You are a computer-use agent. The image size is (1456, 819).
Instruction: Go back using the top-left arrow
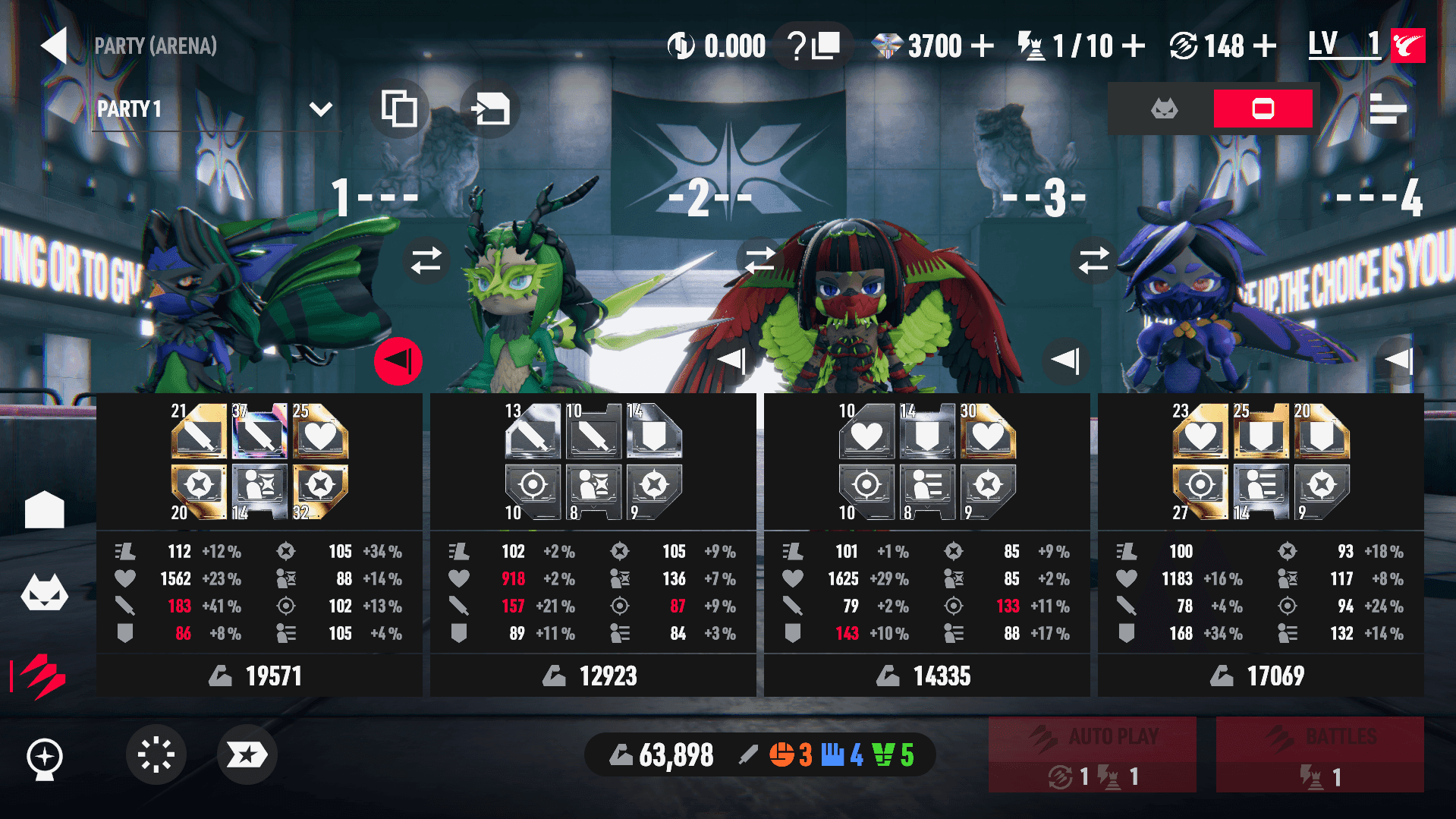tap(55, 46)
